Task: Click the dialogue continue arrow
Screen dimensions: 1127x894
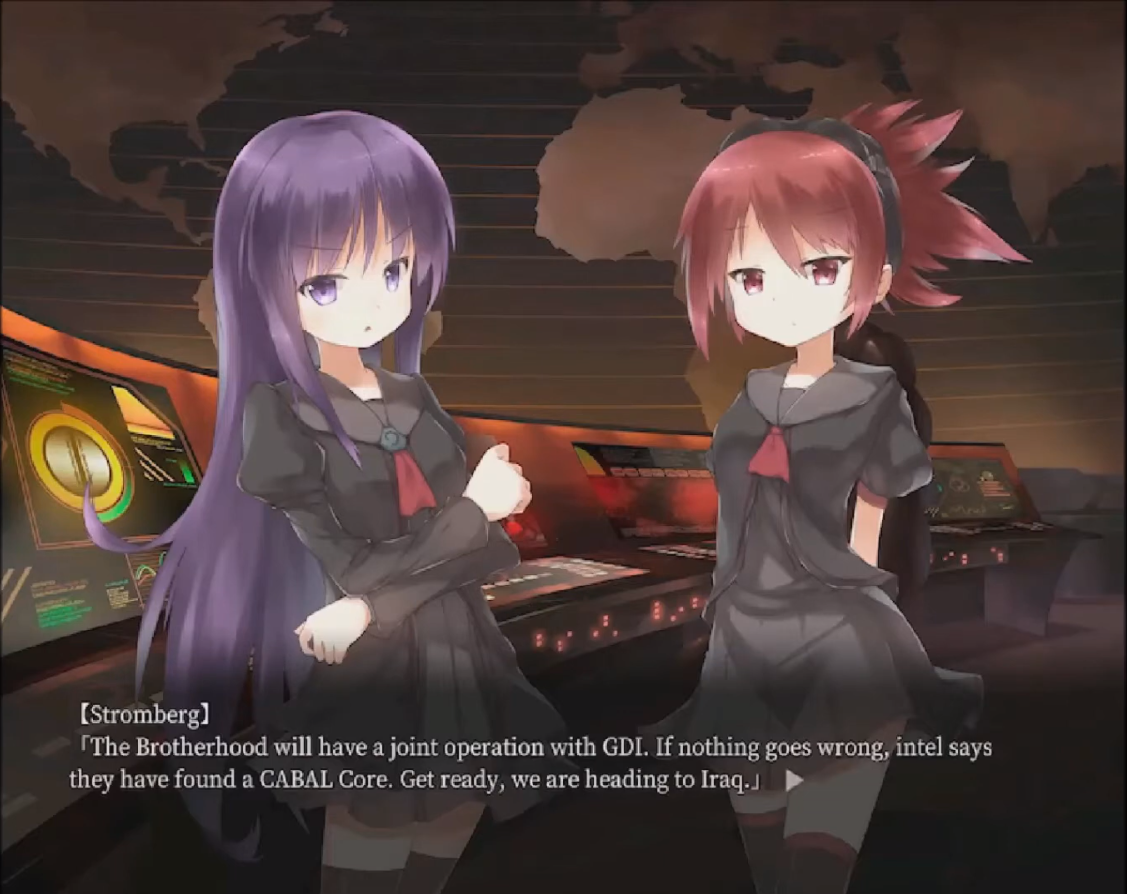Action: (794, 781)
